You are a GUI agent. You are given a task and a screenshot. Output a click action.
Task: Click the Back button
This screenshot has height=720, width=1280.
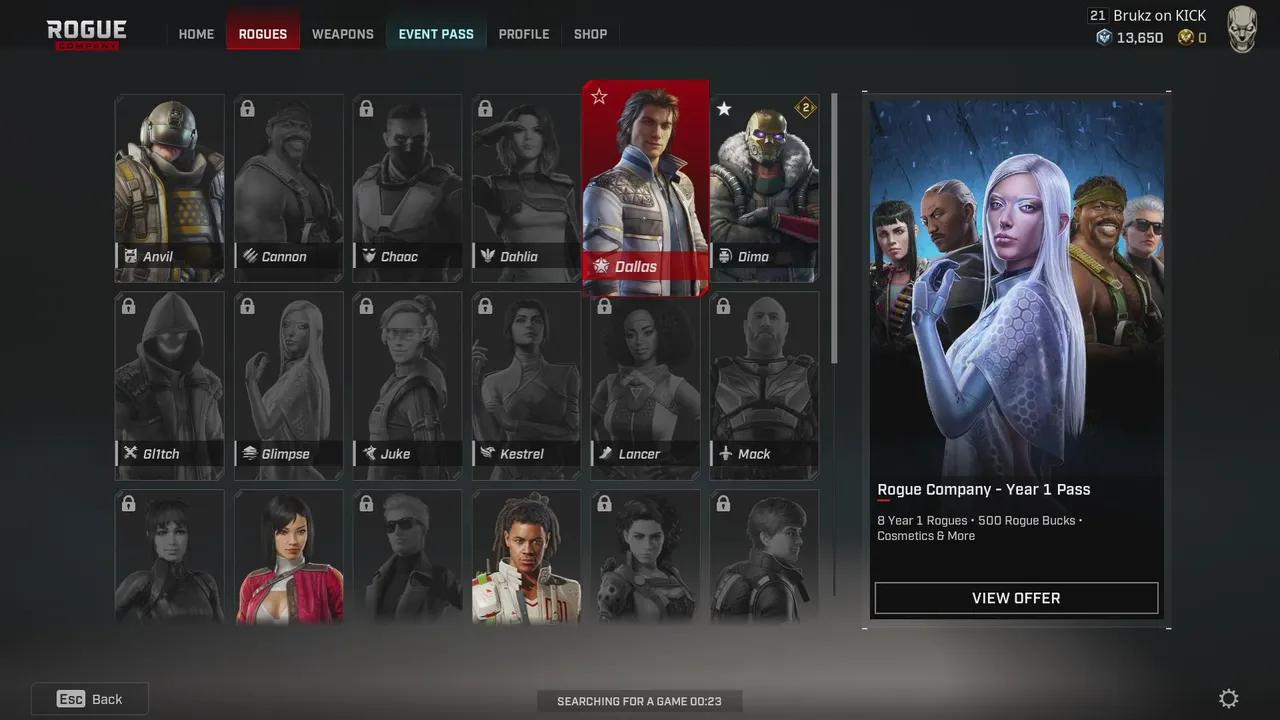(89, 698)
